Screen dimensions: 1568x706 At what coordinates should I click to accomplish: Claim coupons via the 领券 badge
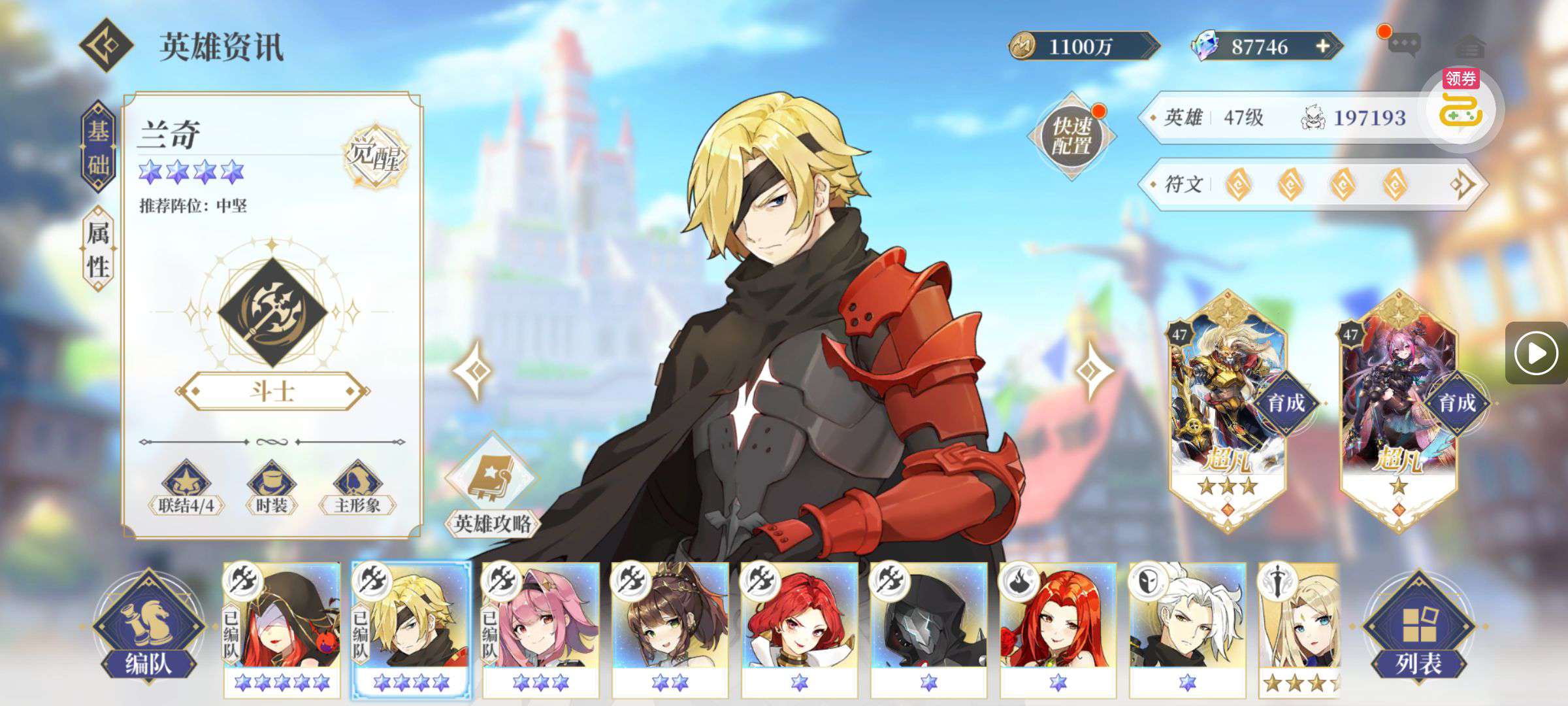click(x=1462, y=105)
